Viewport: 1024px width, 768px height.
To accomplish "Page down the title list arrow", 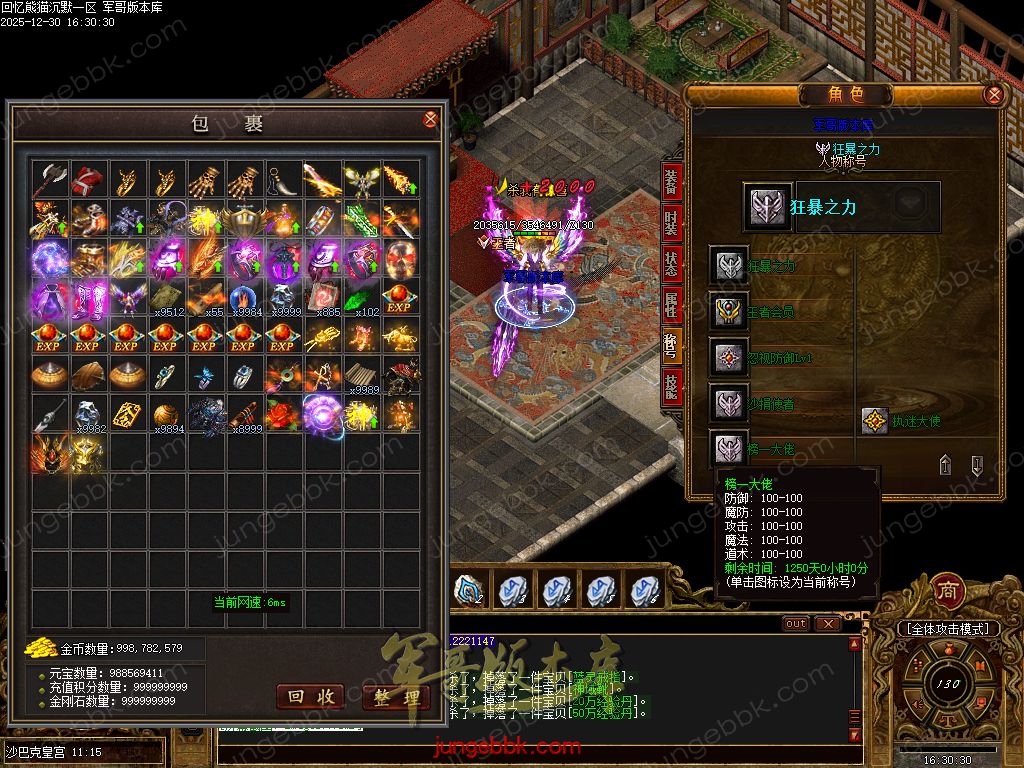I will (977, 464).
